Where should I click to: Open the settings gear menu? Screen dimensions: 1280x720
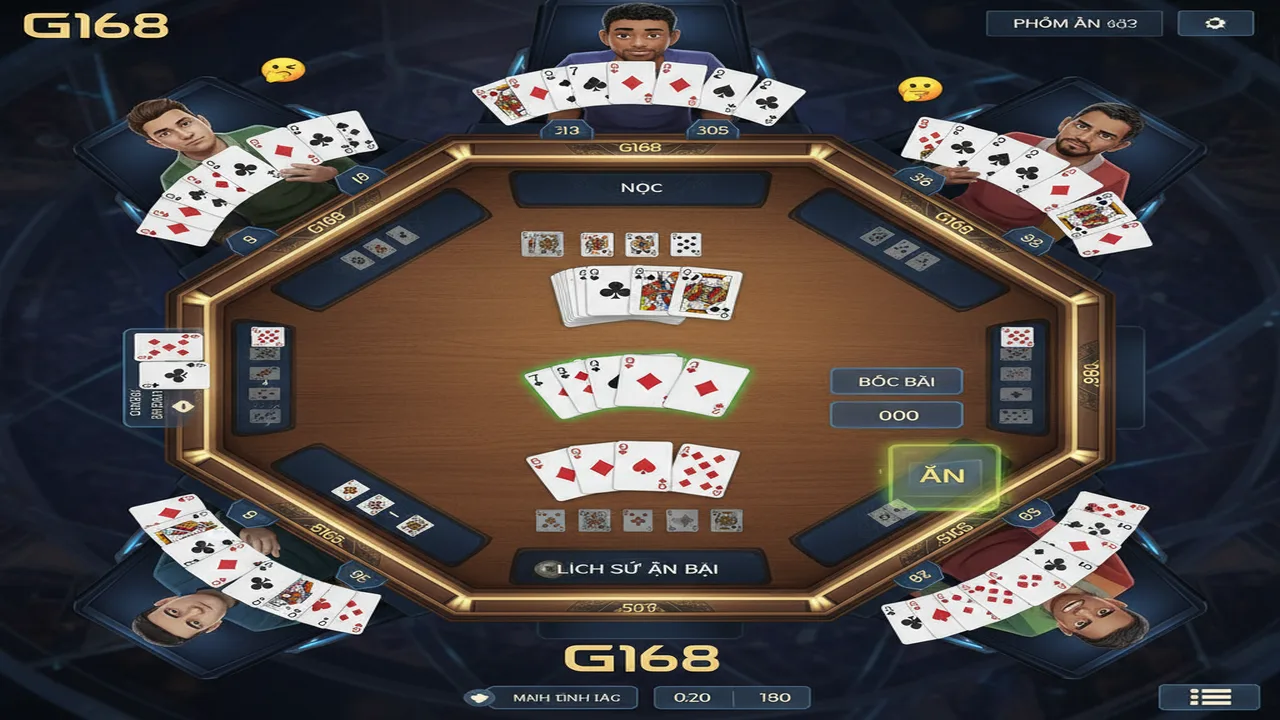[x=1216, y=21]
